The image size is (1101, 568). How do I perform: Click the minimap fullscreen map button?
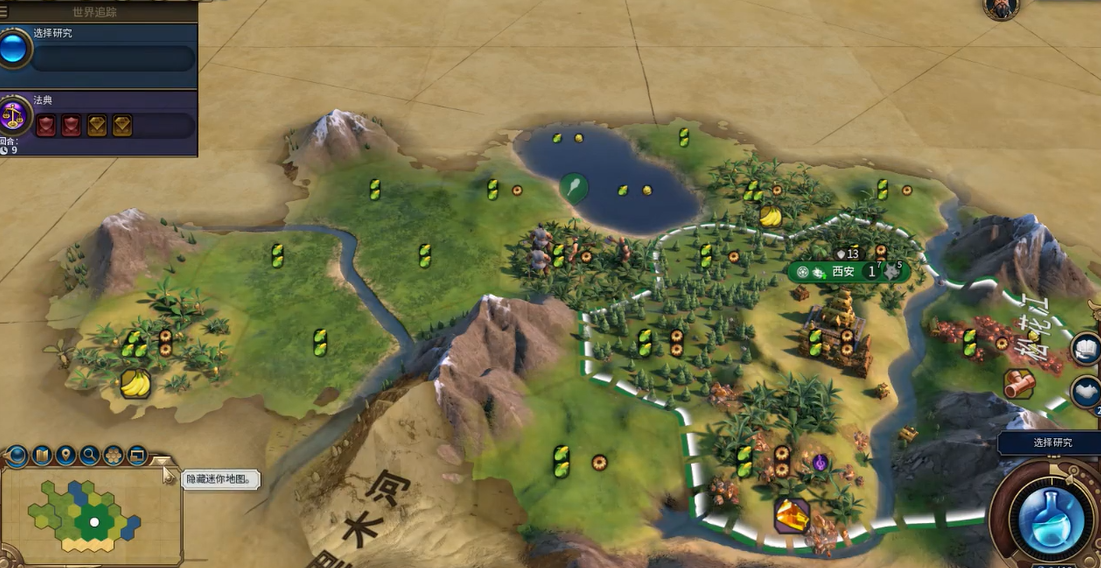(x=137, y=456)
